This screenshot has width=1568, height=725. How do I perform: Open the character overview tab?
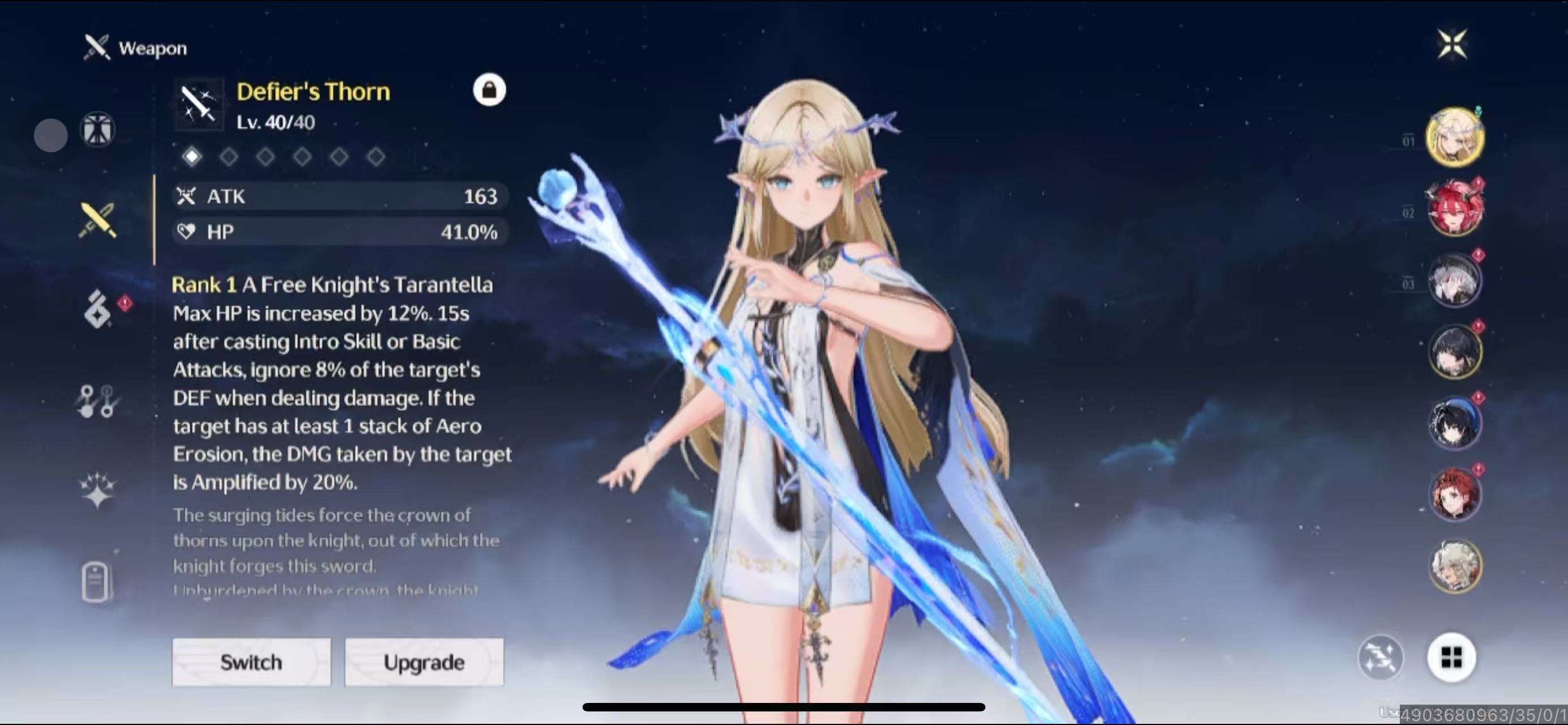[97, 129]
